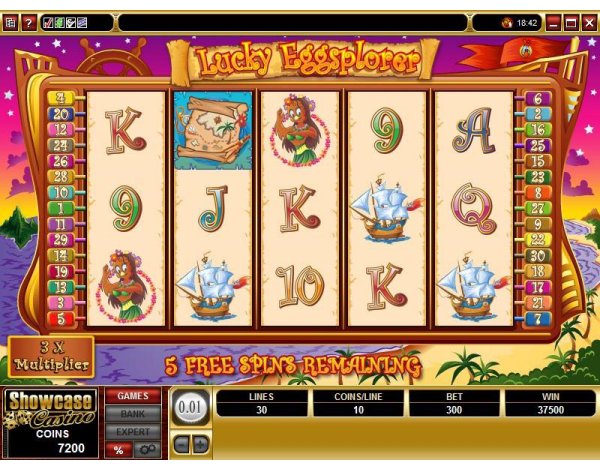Select payline 5 marker

click(60, 319)
